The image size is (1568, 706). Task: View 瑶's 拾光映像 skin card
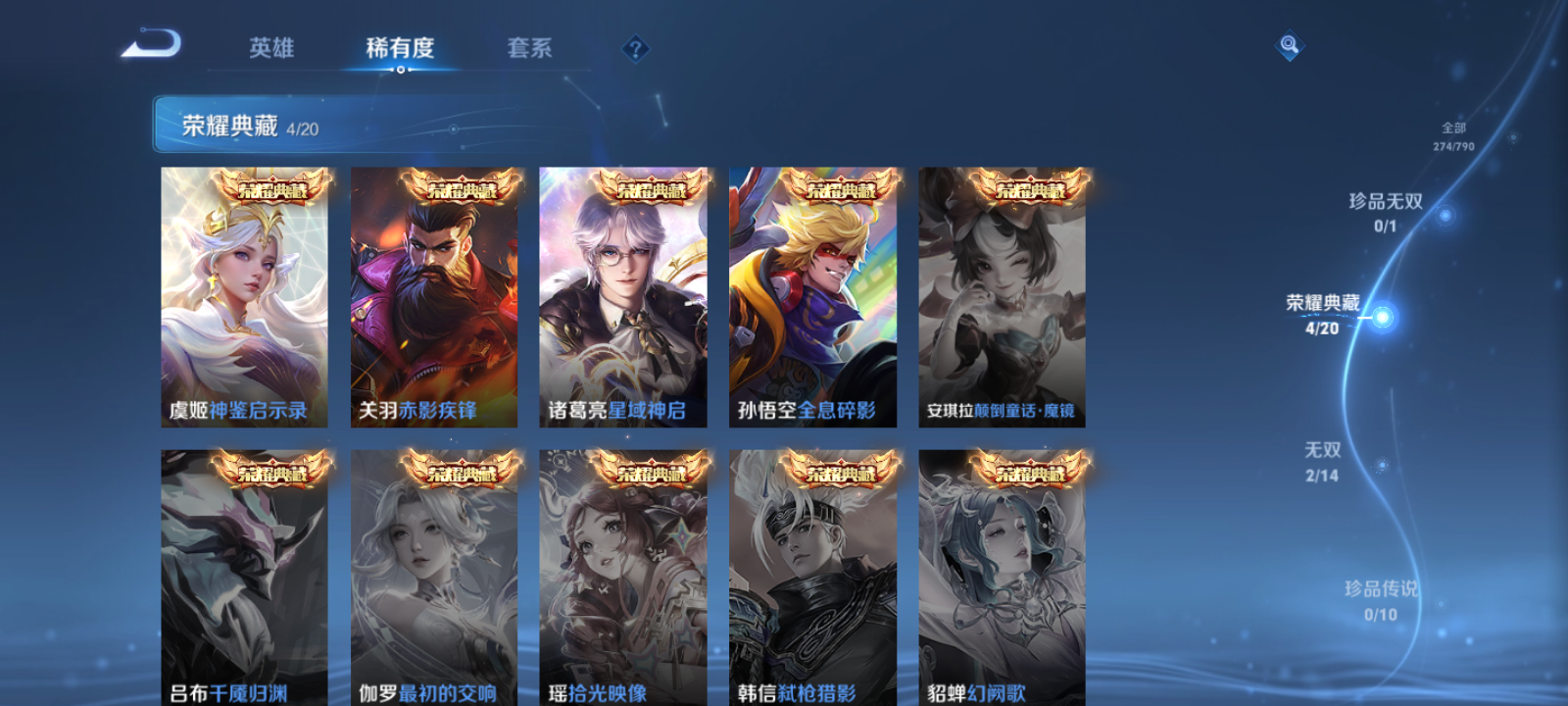623,569
